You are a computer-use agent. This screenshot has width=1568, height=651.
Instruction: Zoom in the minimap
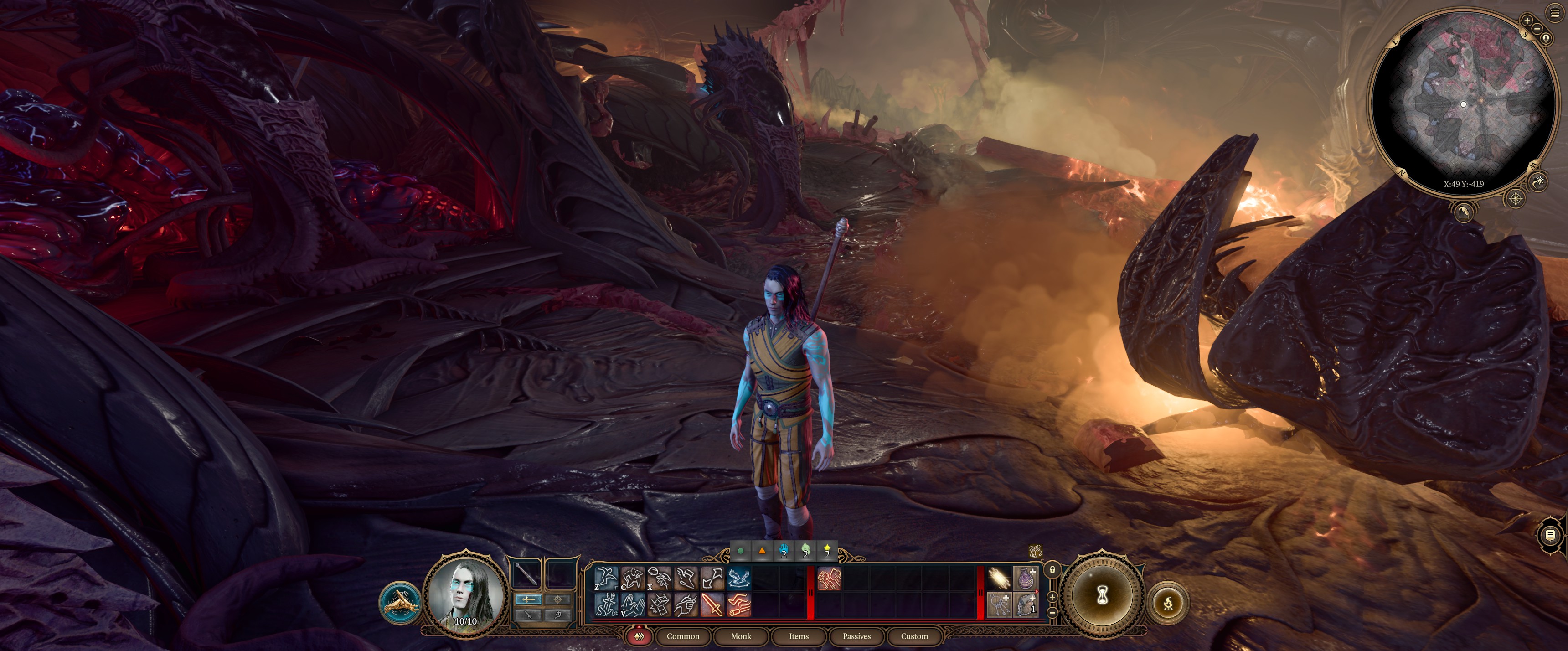click(x=1527, y=21)
